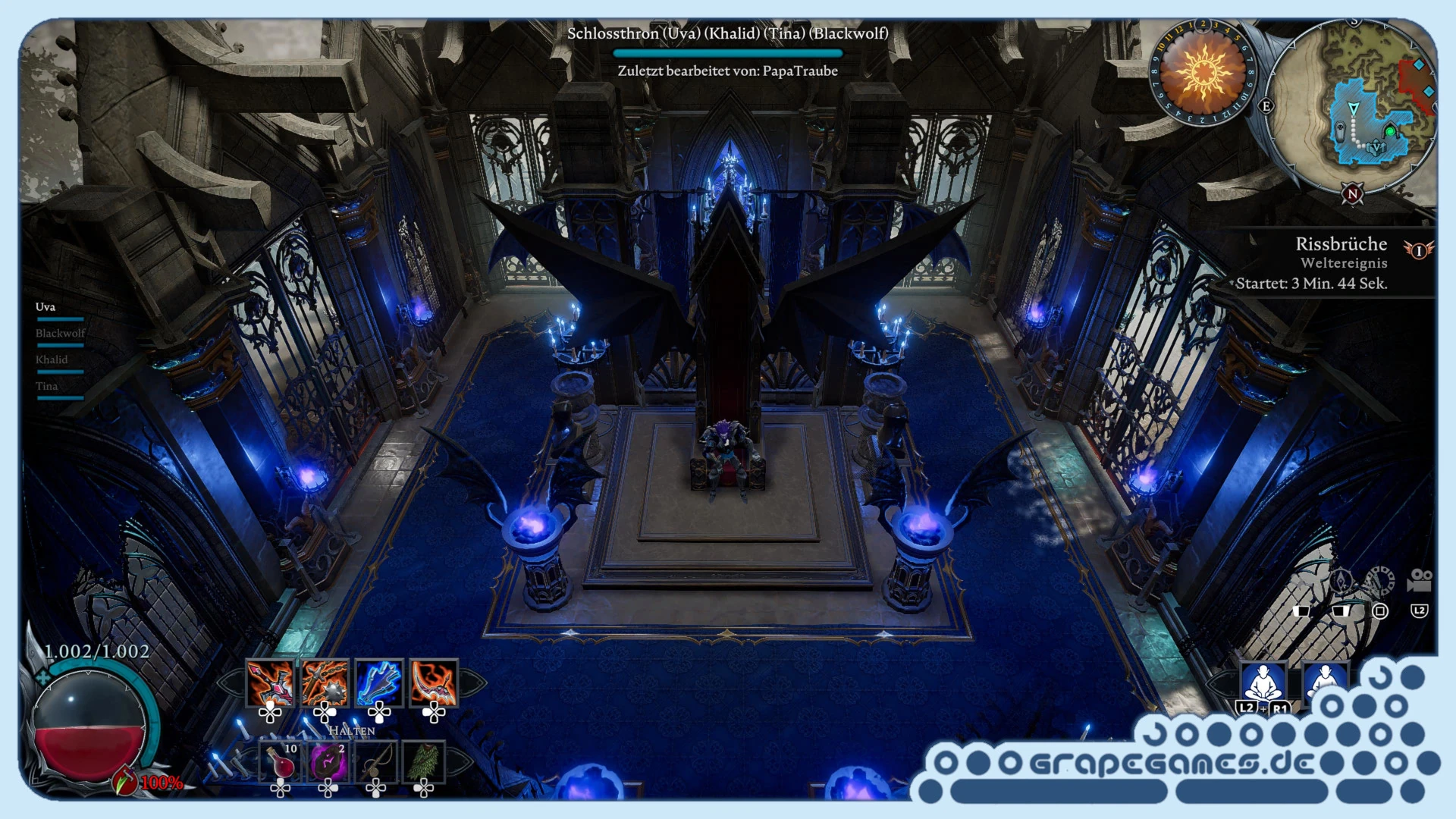Viewport: 1456px width, 819px height.
Task: Click the ringed dial action-wheel icon
Action: [1380, 581]
